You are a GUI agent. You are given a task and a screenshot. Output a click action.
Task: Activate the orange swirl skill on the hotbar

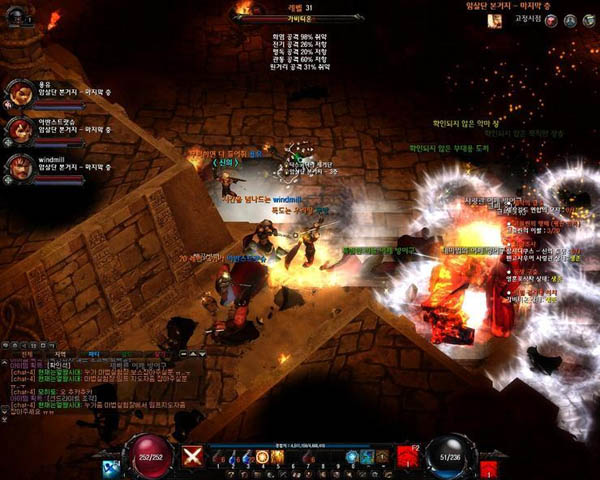point(262,457)
